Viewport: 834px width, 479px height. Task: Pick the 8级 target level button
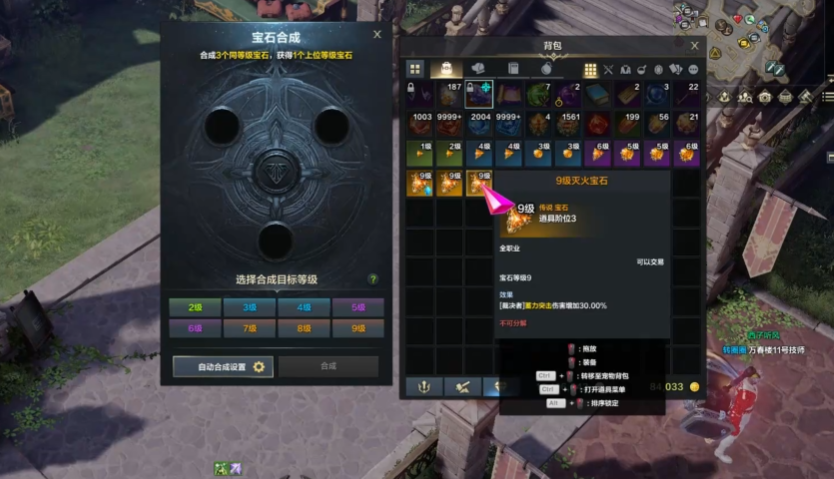[303, 327]
